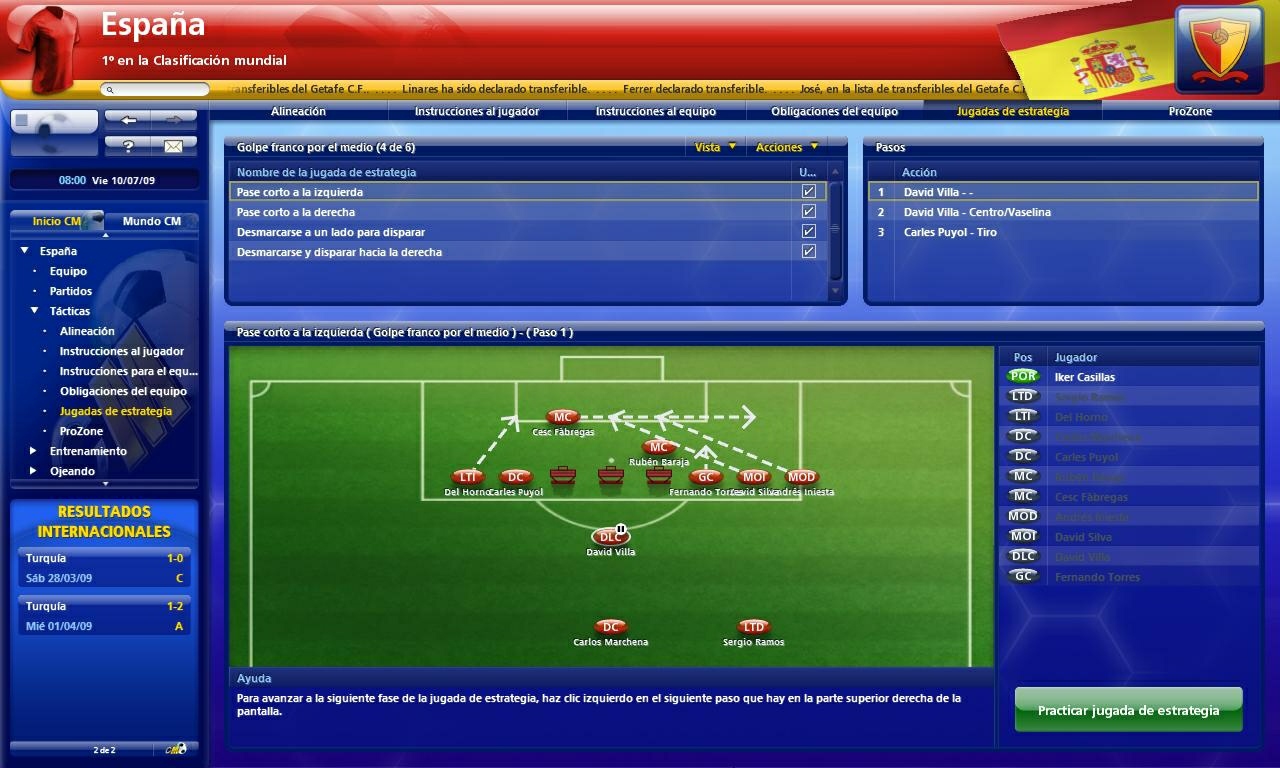
Task: Switch to the ProZone tab
Action: pyautogui.click(x=1191, y=111)
